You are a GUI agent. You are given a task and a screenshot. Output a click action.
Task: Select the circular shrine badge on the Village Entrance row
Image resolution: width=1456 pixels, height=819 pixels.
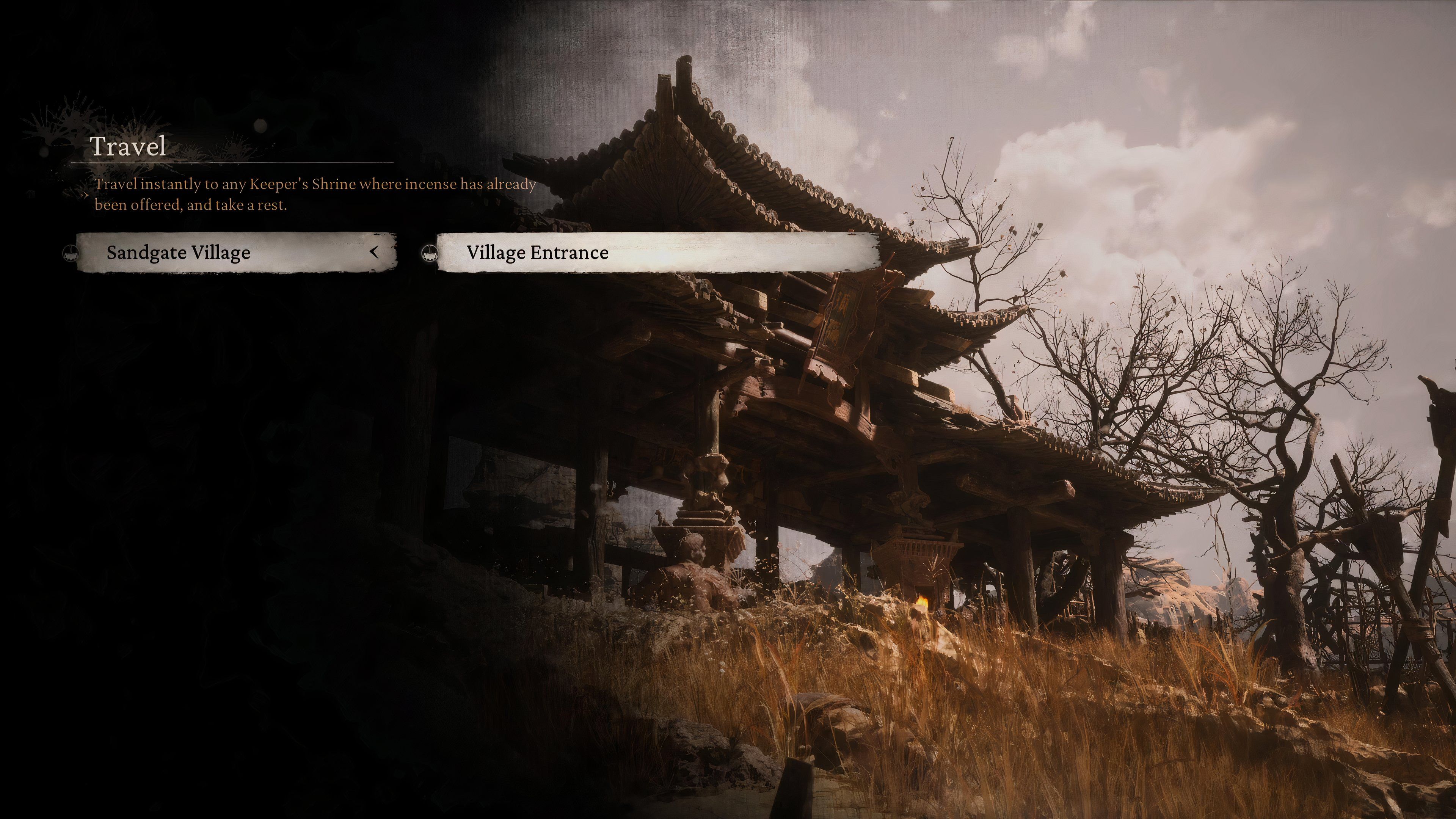pos(430,254)
